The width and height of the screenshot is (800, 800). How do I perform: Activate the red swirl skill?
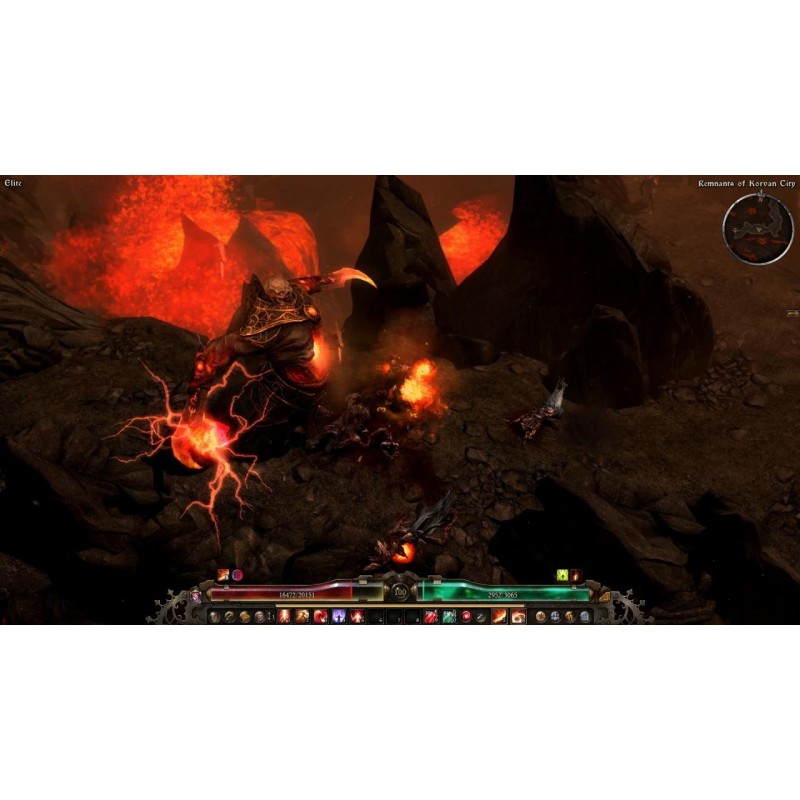click(x=321, y=617)
